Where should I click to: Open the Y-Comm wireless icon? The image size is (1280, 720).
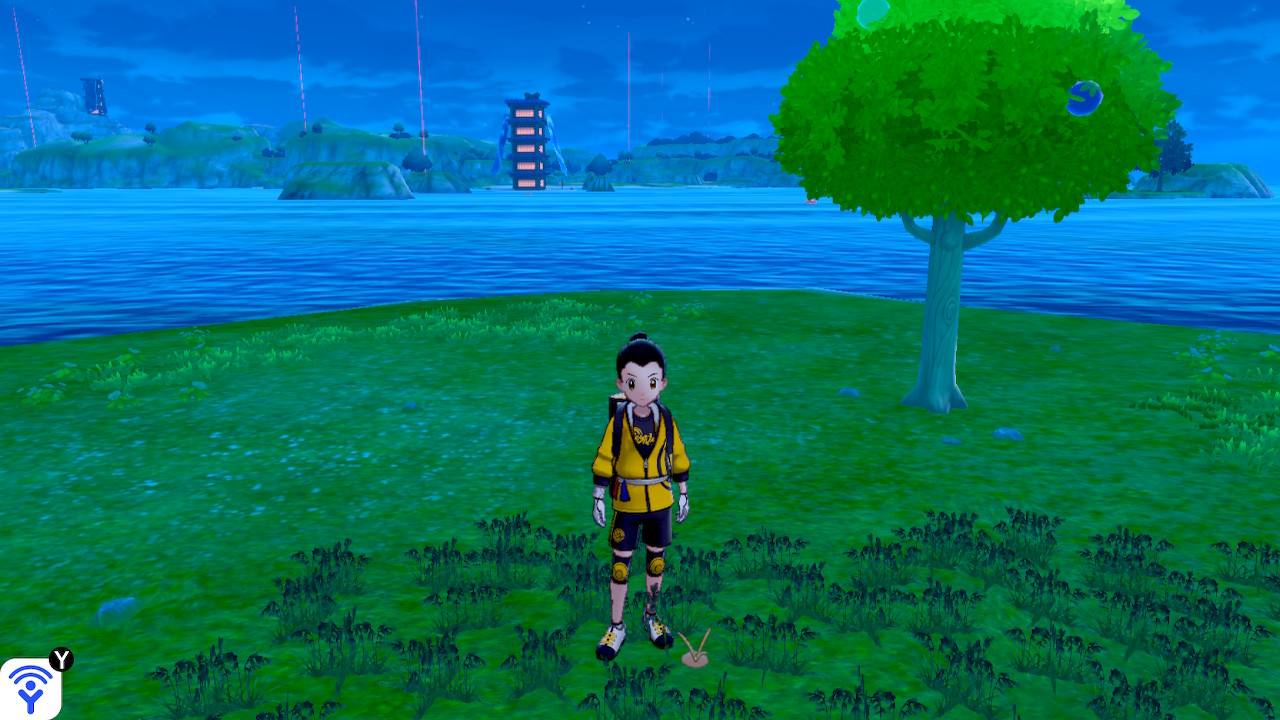[31, 689]
